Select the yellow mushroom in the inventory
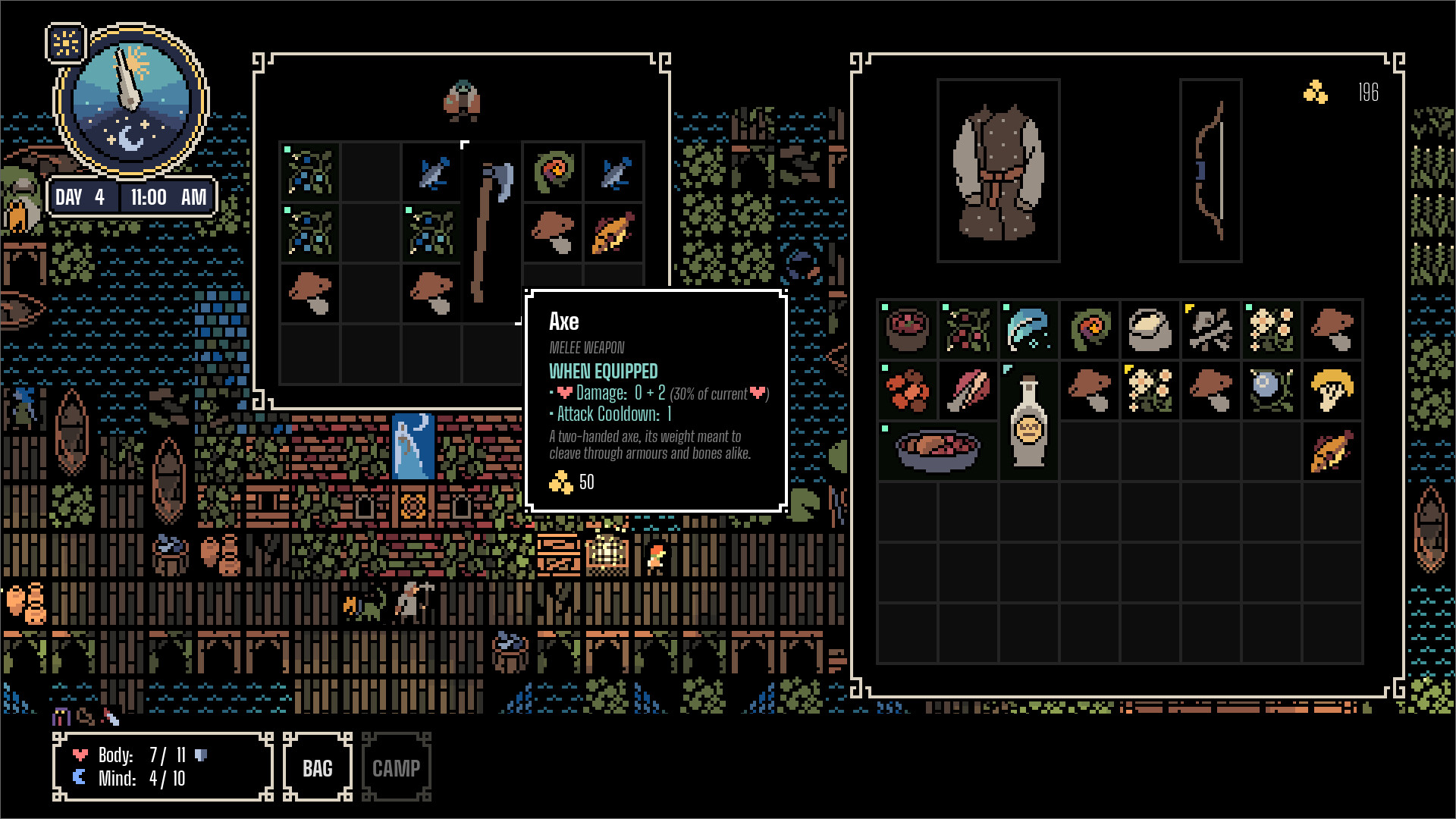This screenshot has height=819, width=1456. (x=1332, y=391)
